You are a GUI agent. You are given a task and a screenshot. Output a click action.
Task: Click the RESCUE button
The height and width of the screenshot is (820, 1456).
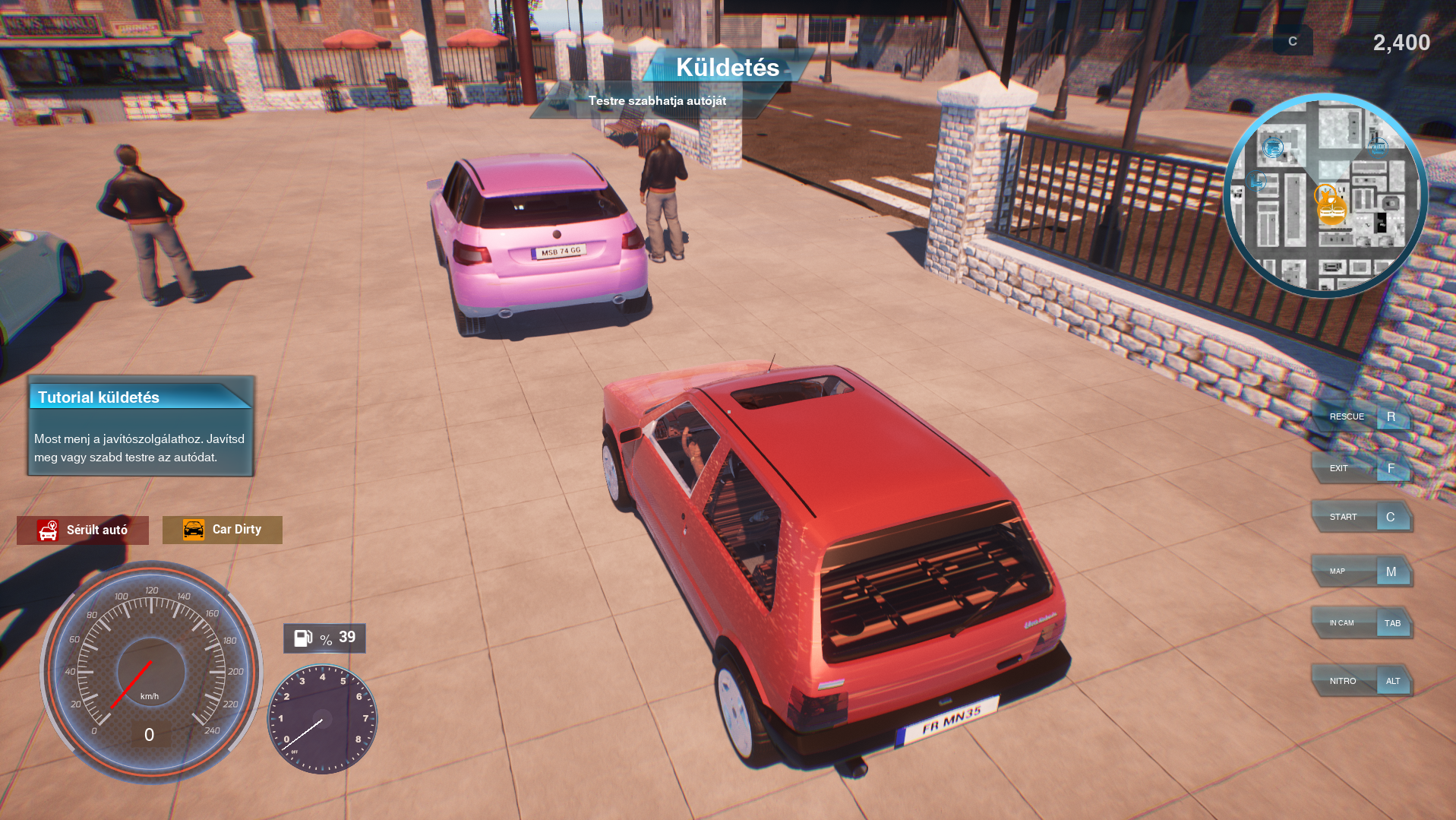[1361, 416]
